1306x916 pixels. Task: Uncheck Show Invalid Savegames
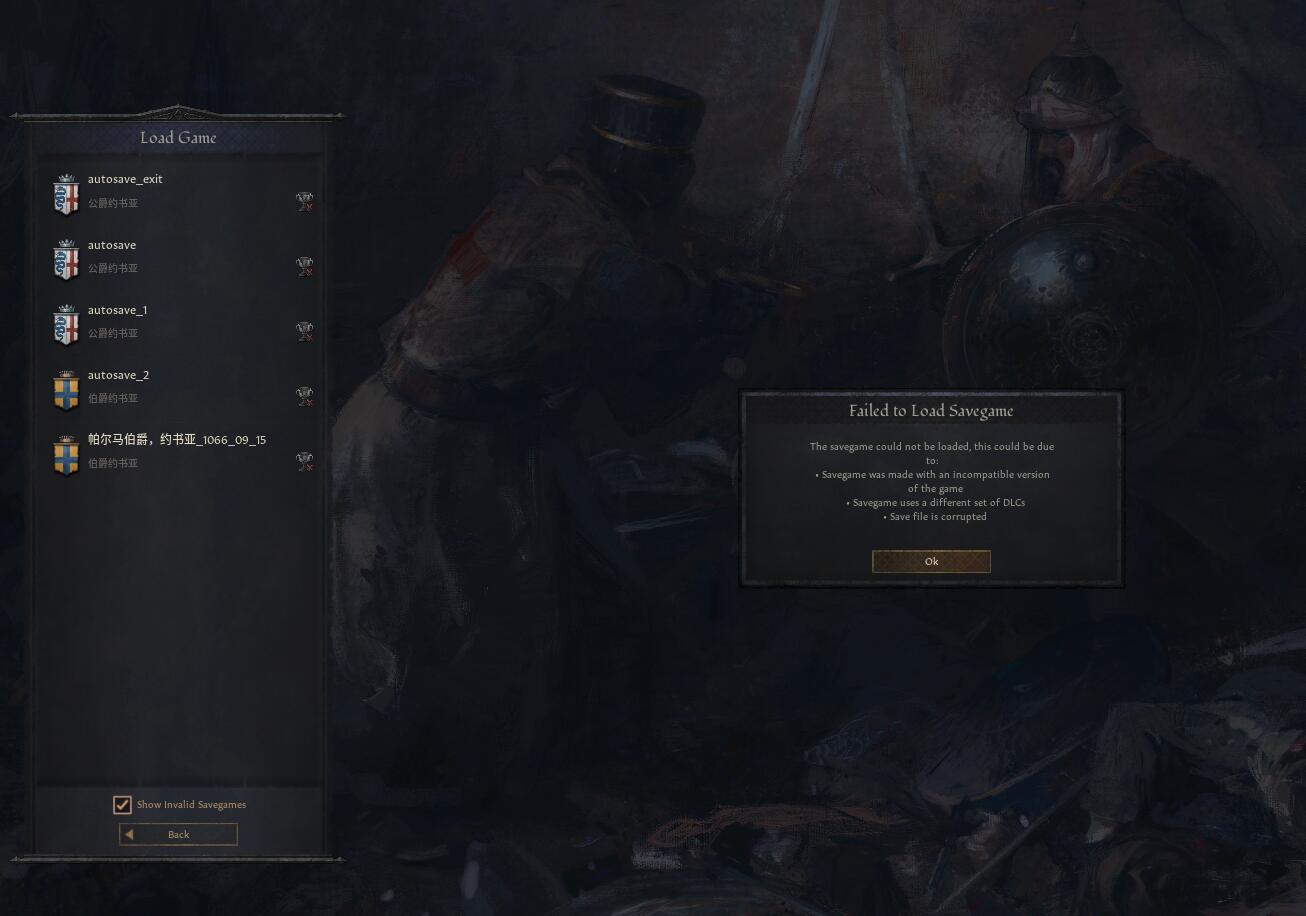click(x=122, y=805)
